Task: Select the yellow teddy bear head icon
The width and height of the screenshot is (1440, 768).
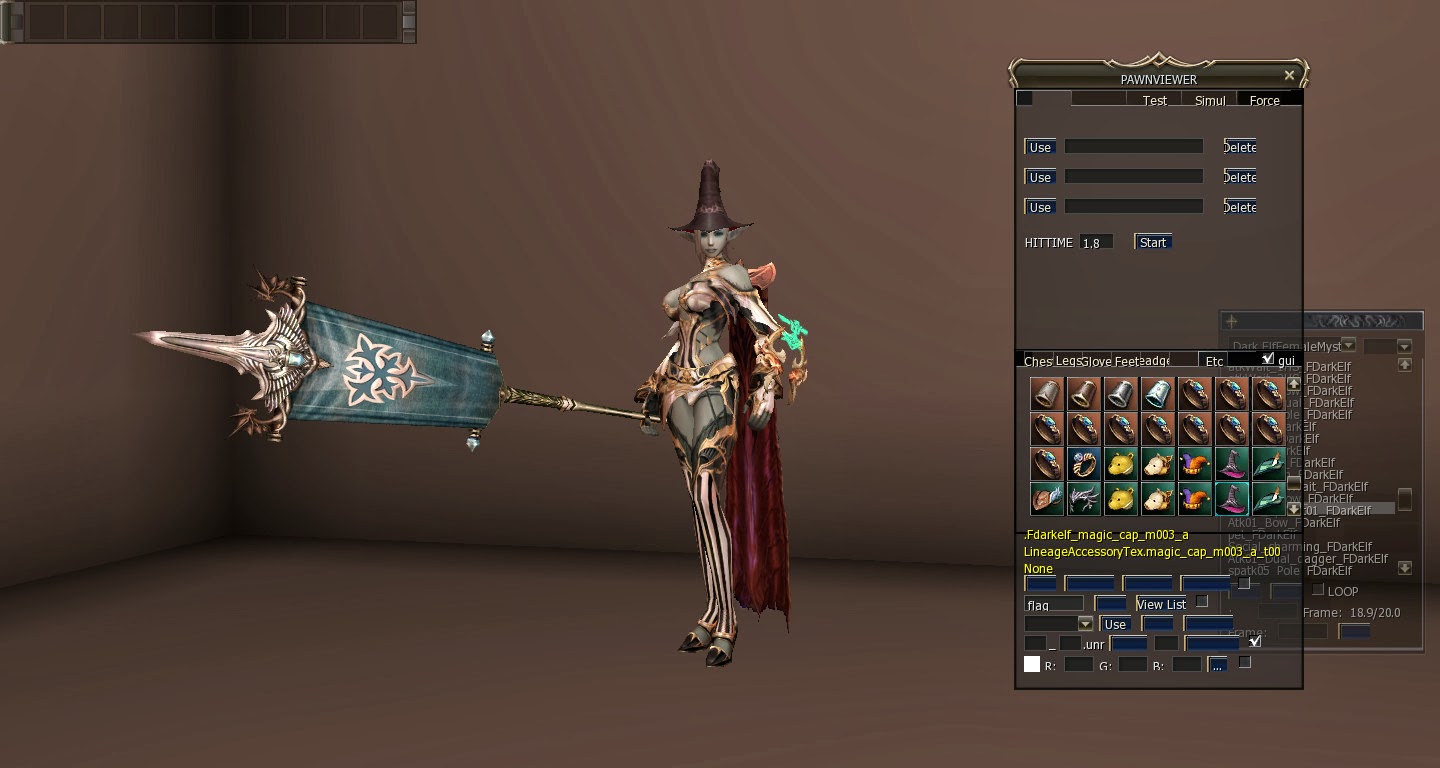Action: [1120, 463]
